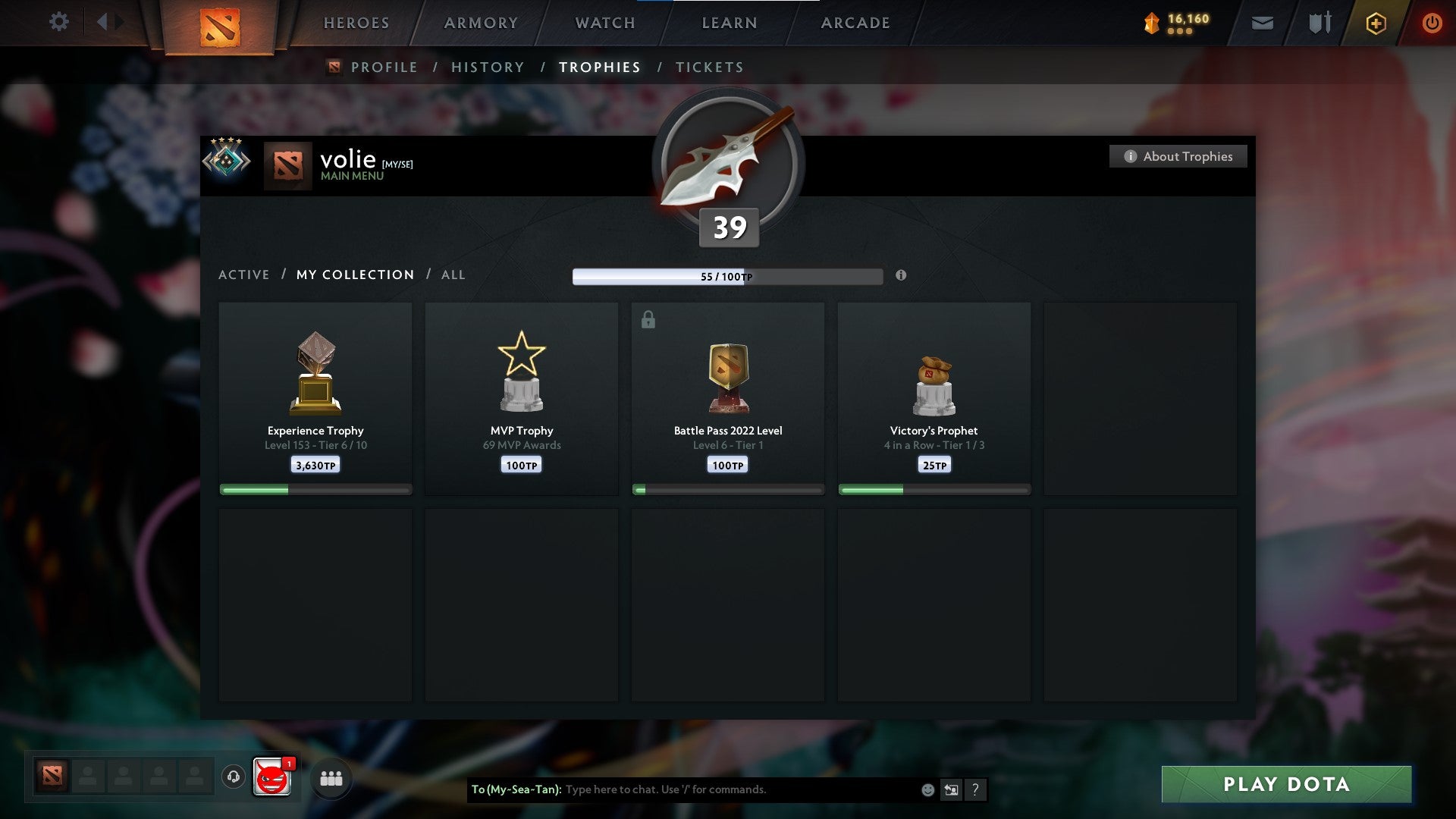This screenshot has height=819, width=1456.
Task: Click the power/disconnect button icon
Action: pyautogui.click(x=1432, y=23)
